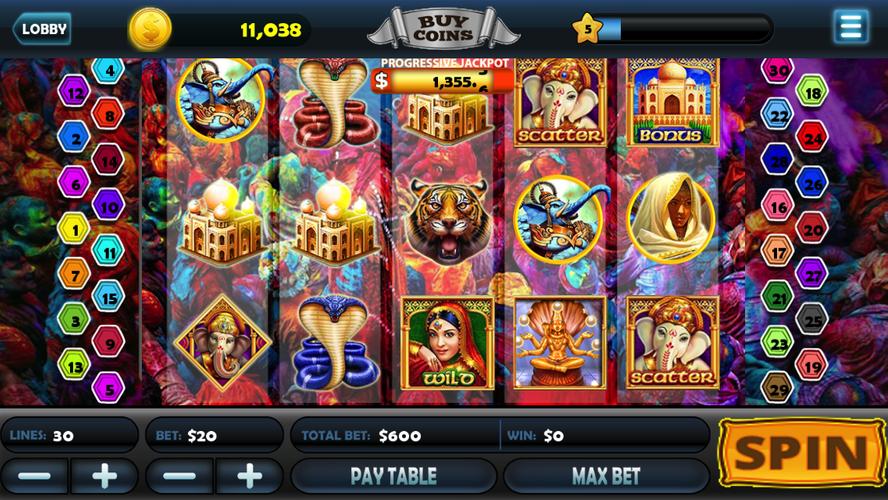The image size is (888, 500).
Task: Pick payline marker number 19
Action: (811, 366)
